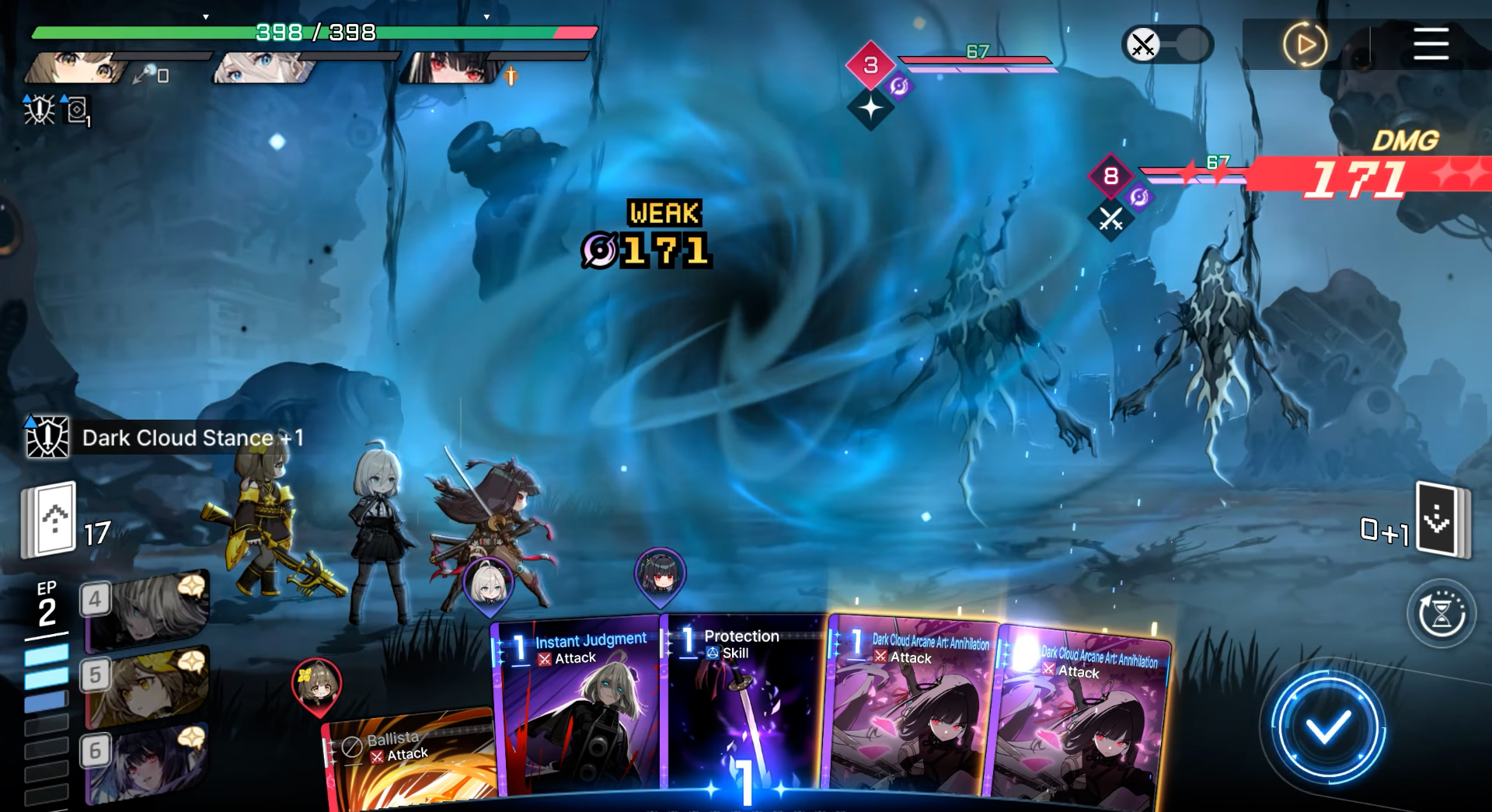The height and width of the screenshot is (812, 1492).
Task: Tap the hourglass timer button
Action: 1441,614
